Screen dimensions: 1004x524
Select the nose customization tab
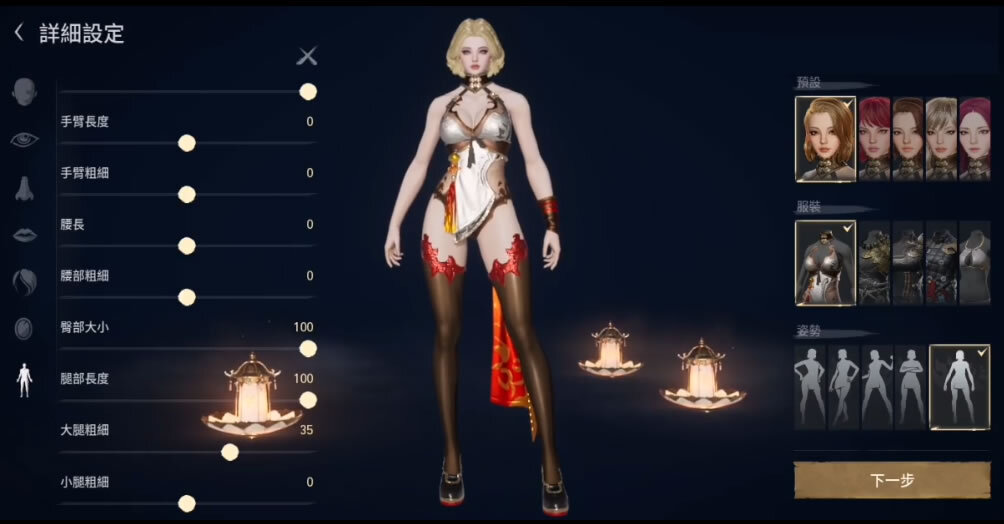pyautogui.click(x=25, y=188)
